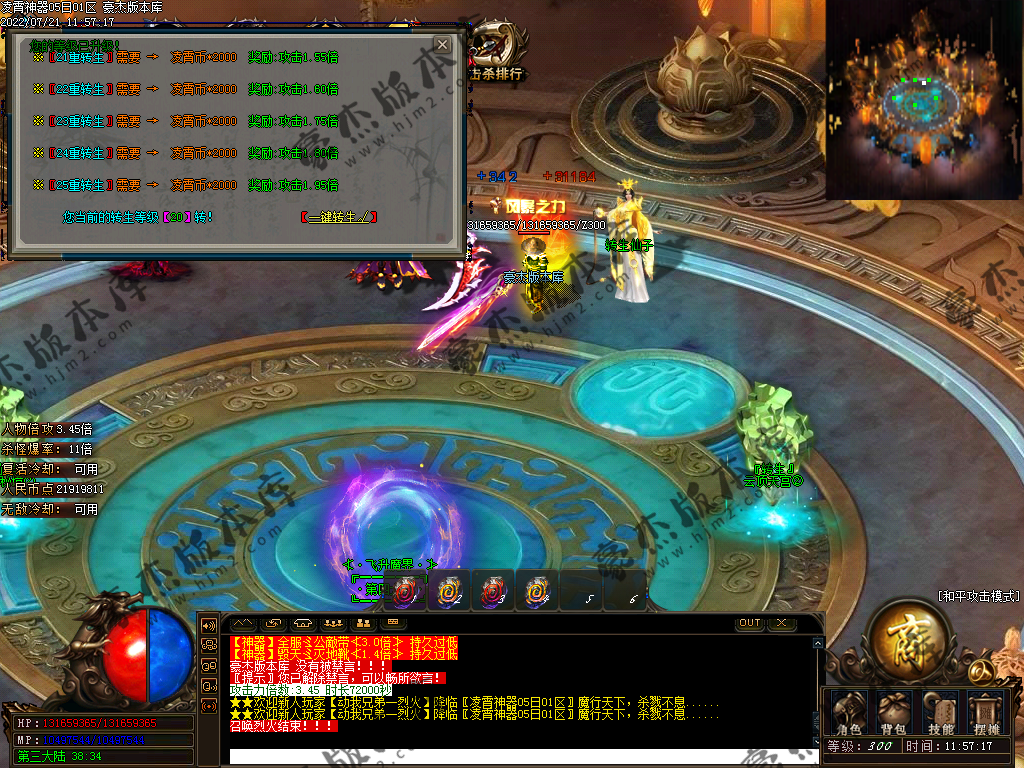
Task: Open the golden 商 shop orb
Action: 907,640
